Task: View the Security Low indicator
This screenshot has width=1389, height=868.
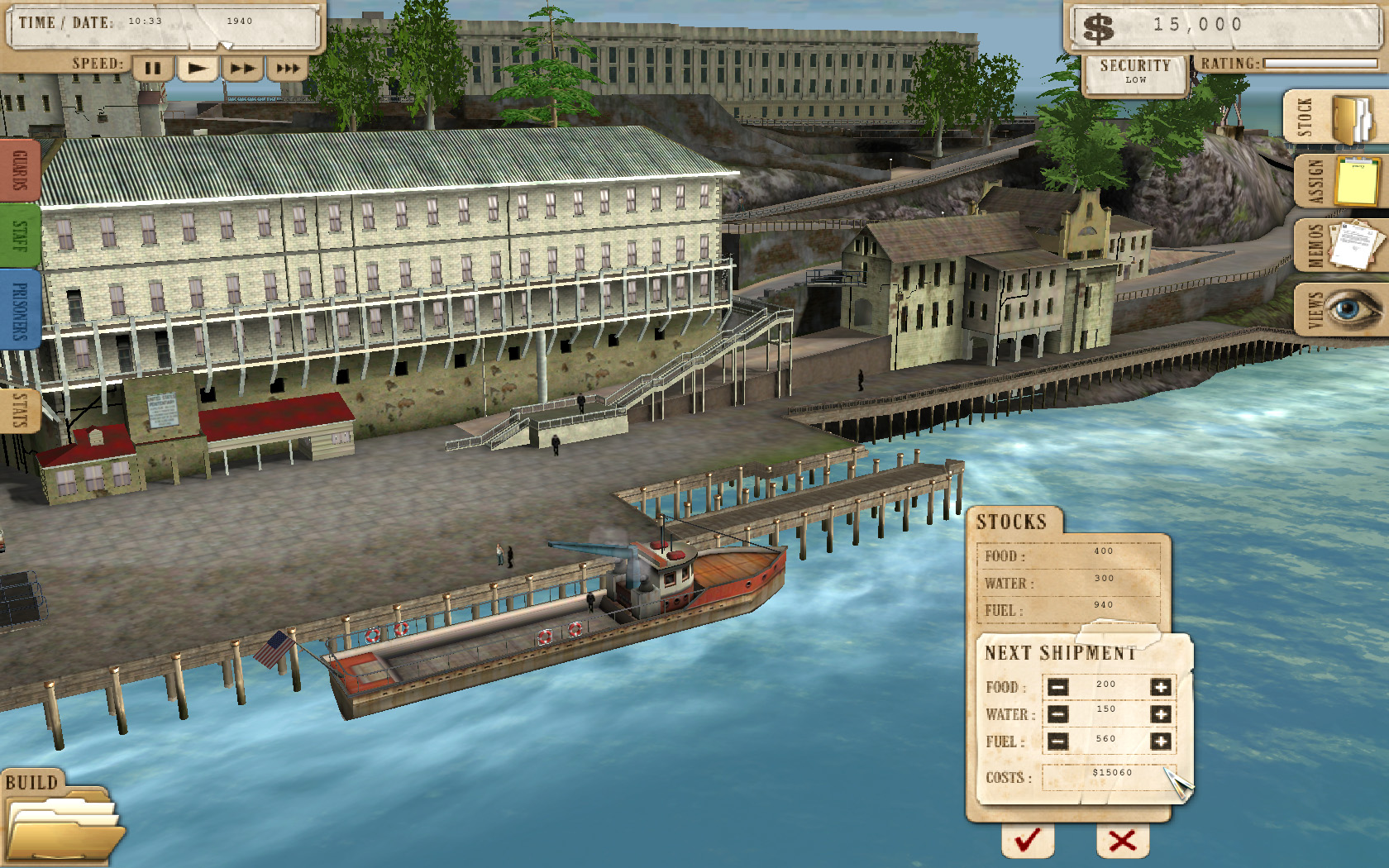Action: pyautogui.click(x=1136, y=71)
